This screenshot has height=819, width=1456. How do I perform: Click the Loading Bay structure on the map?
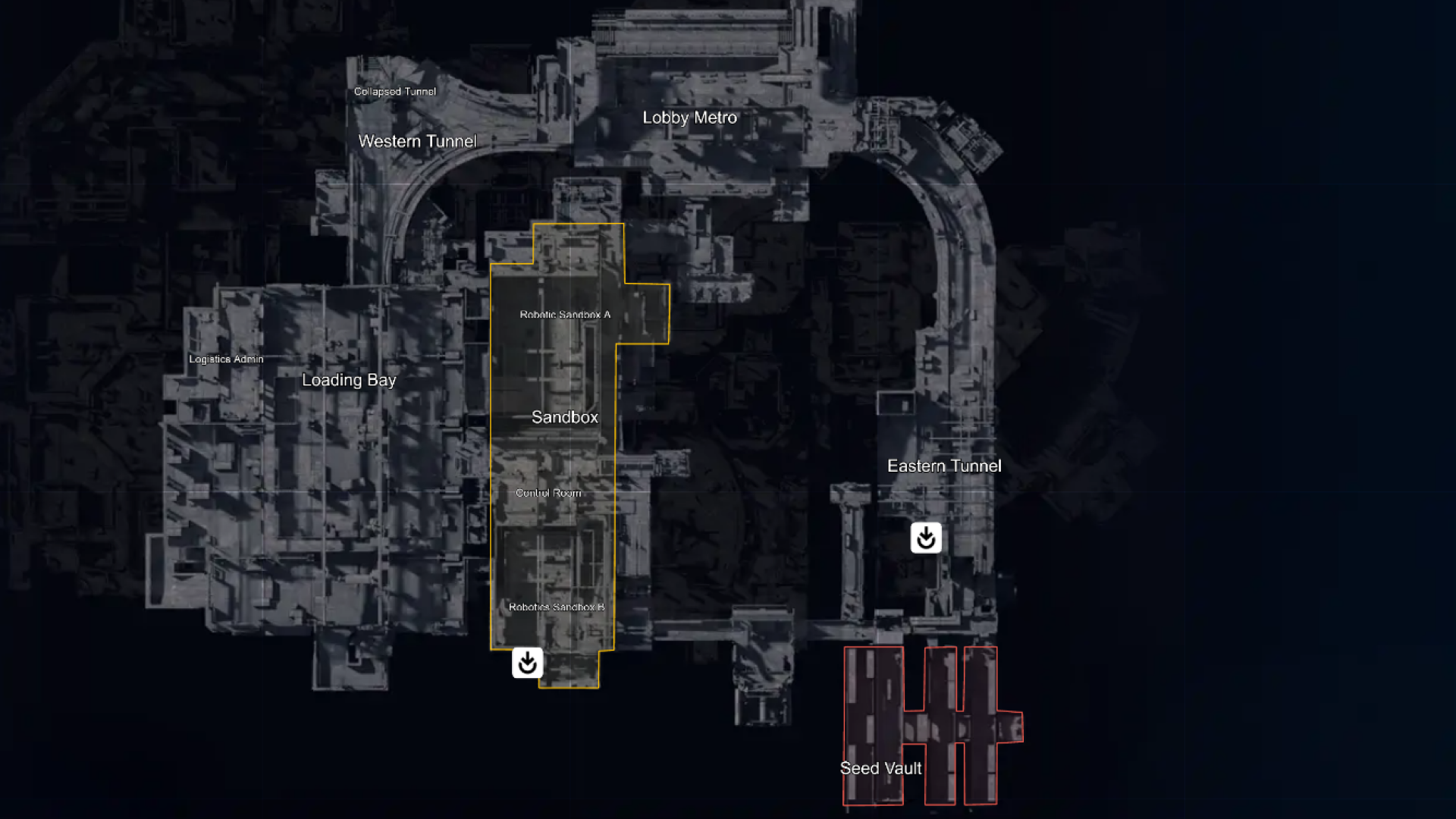click(349, 380)
